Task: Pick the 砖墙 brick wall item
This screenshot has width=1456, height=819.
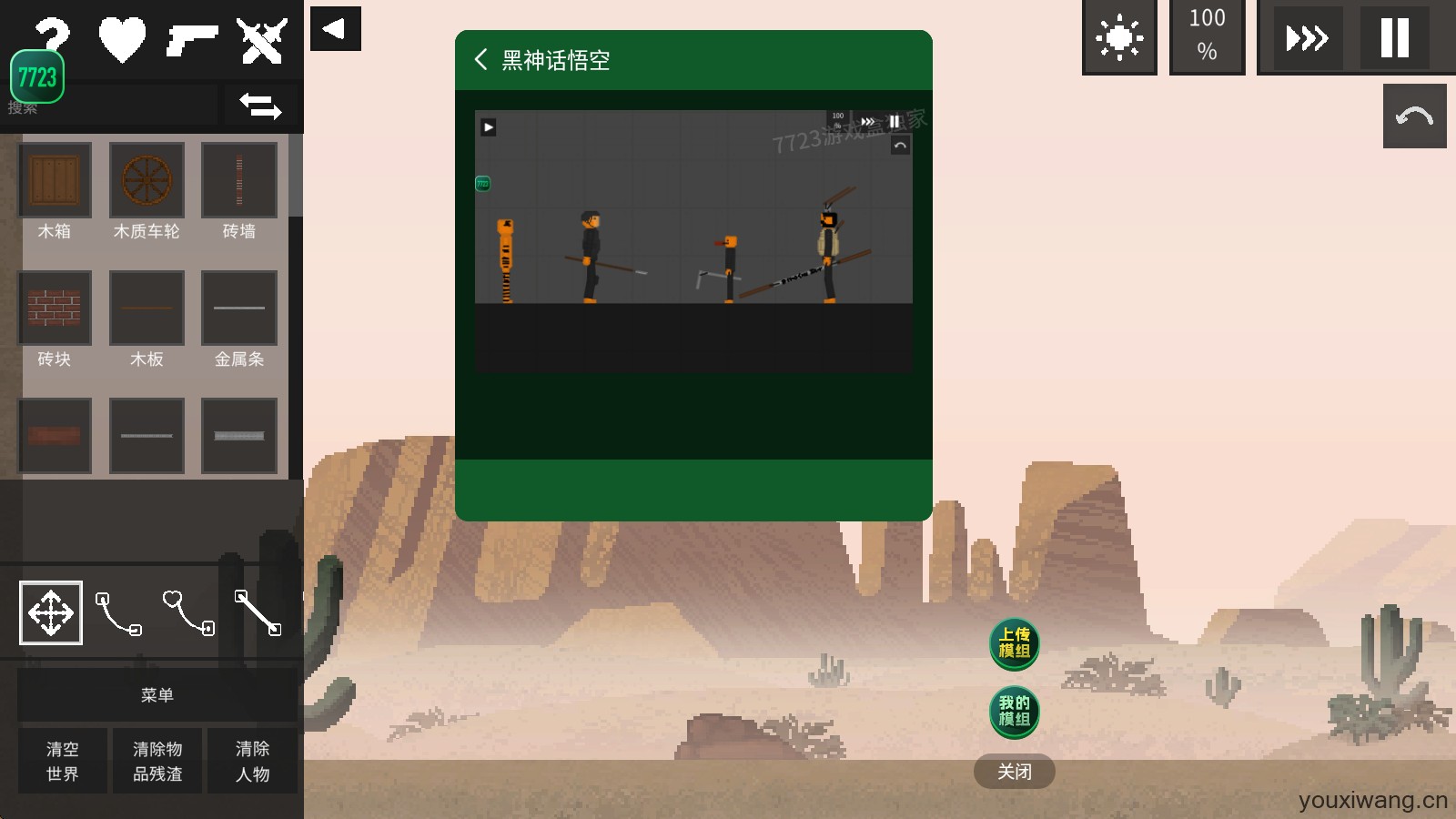Action: tap(238, 180)
